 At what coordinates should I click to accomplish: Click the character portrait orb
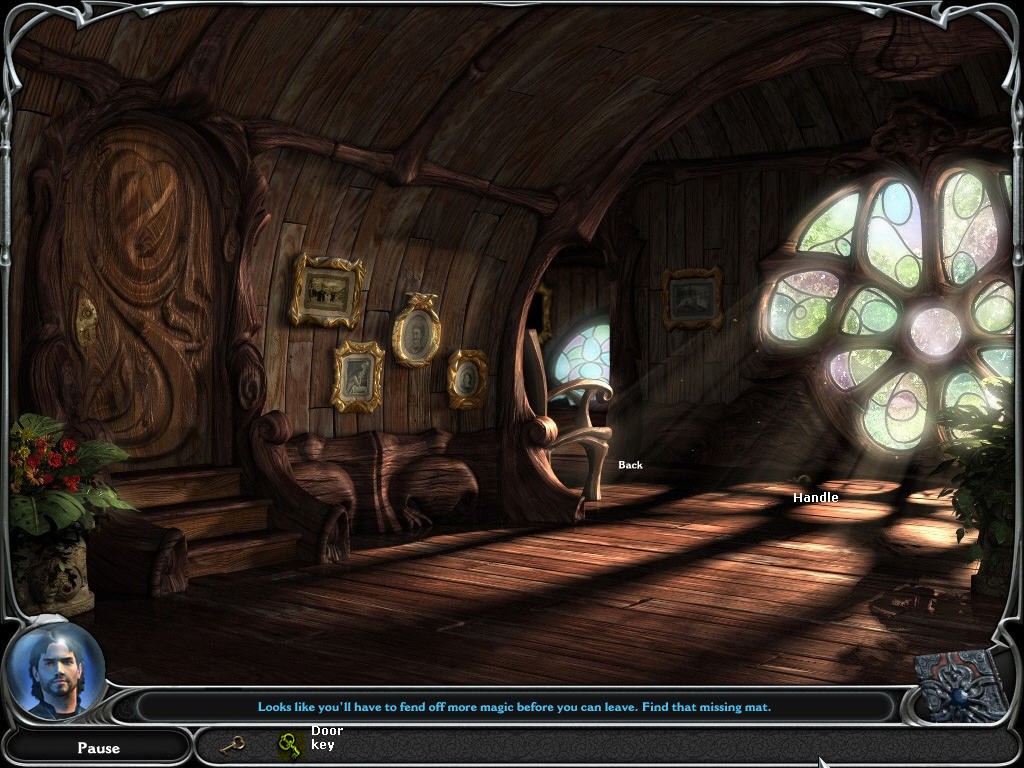54,672
